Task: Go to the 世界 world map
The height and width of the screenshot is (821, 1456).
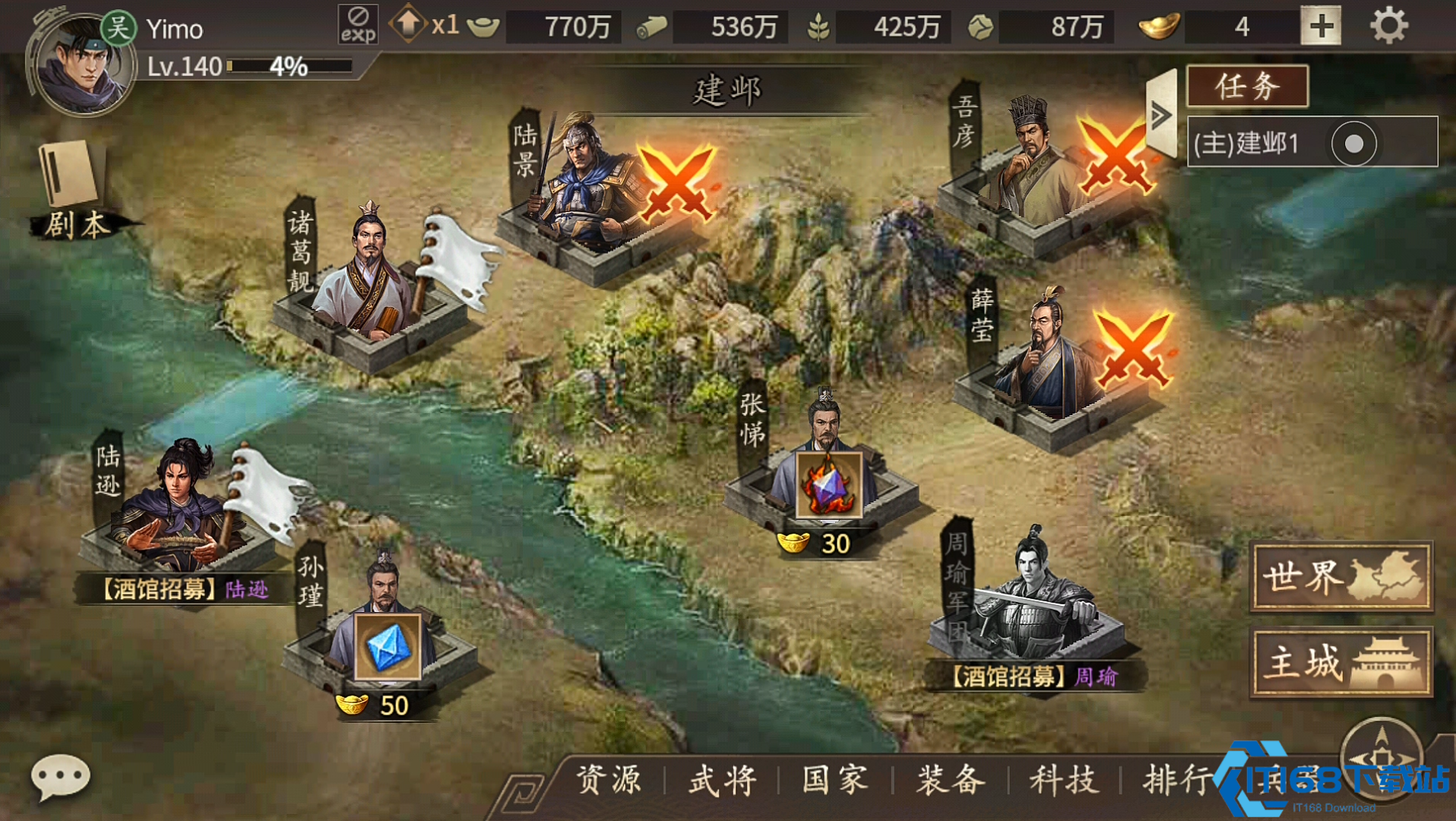Action: [1341, 577]
